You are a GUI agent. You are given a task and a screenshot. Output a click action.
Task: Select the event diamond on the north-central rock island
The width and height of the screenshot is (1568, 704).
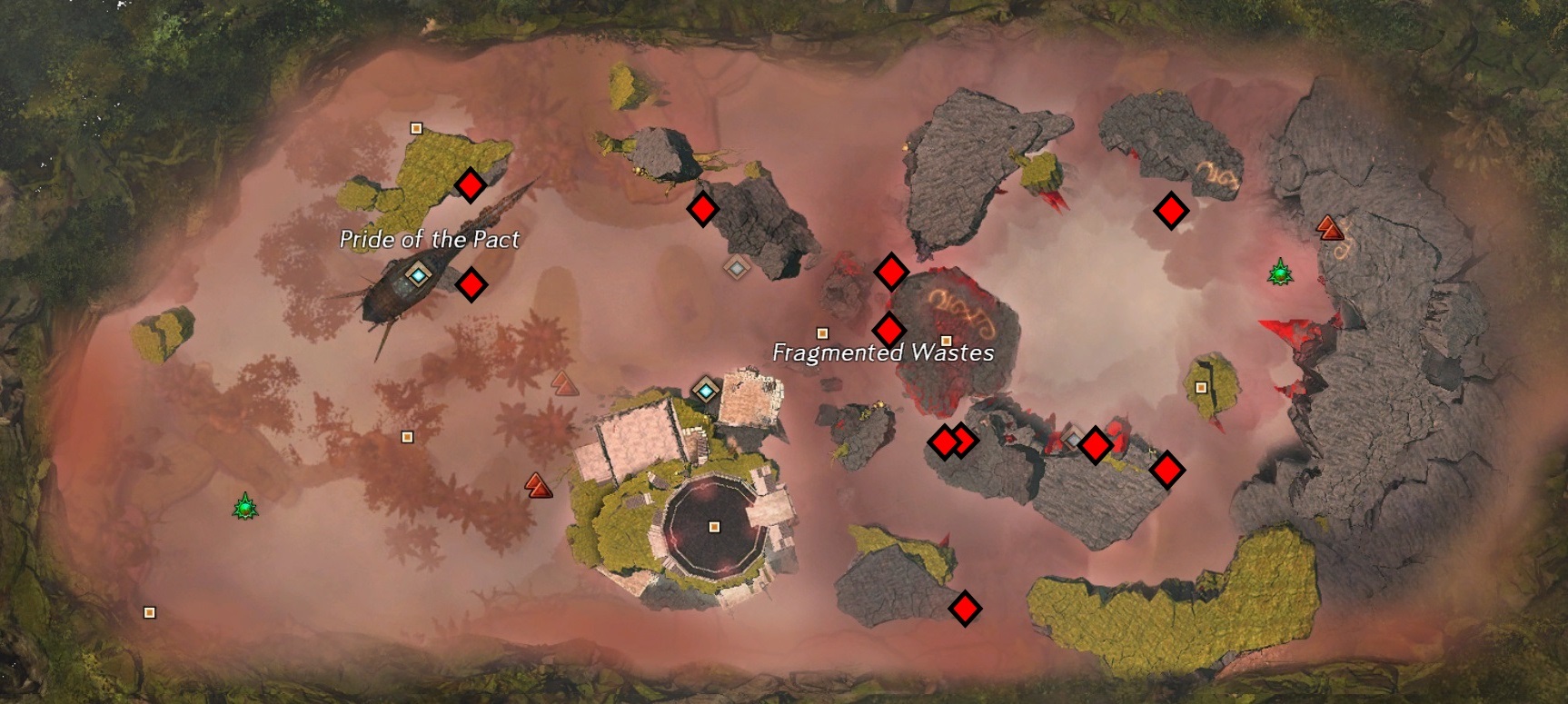(x=703, y=211)
